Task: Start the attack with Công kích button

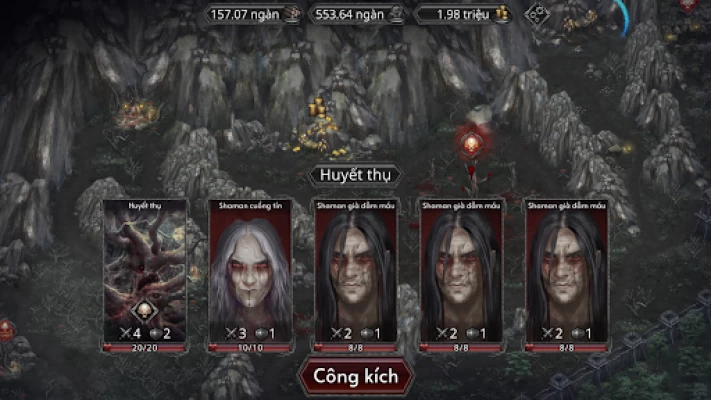Action: [x=355, y=377]
